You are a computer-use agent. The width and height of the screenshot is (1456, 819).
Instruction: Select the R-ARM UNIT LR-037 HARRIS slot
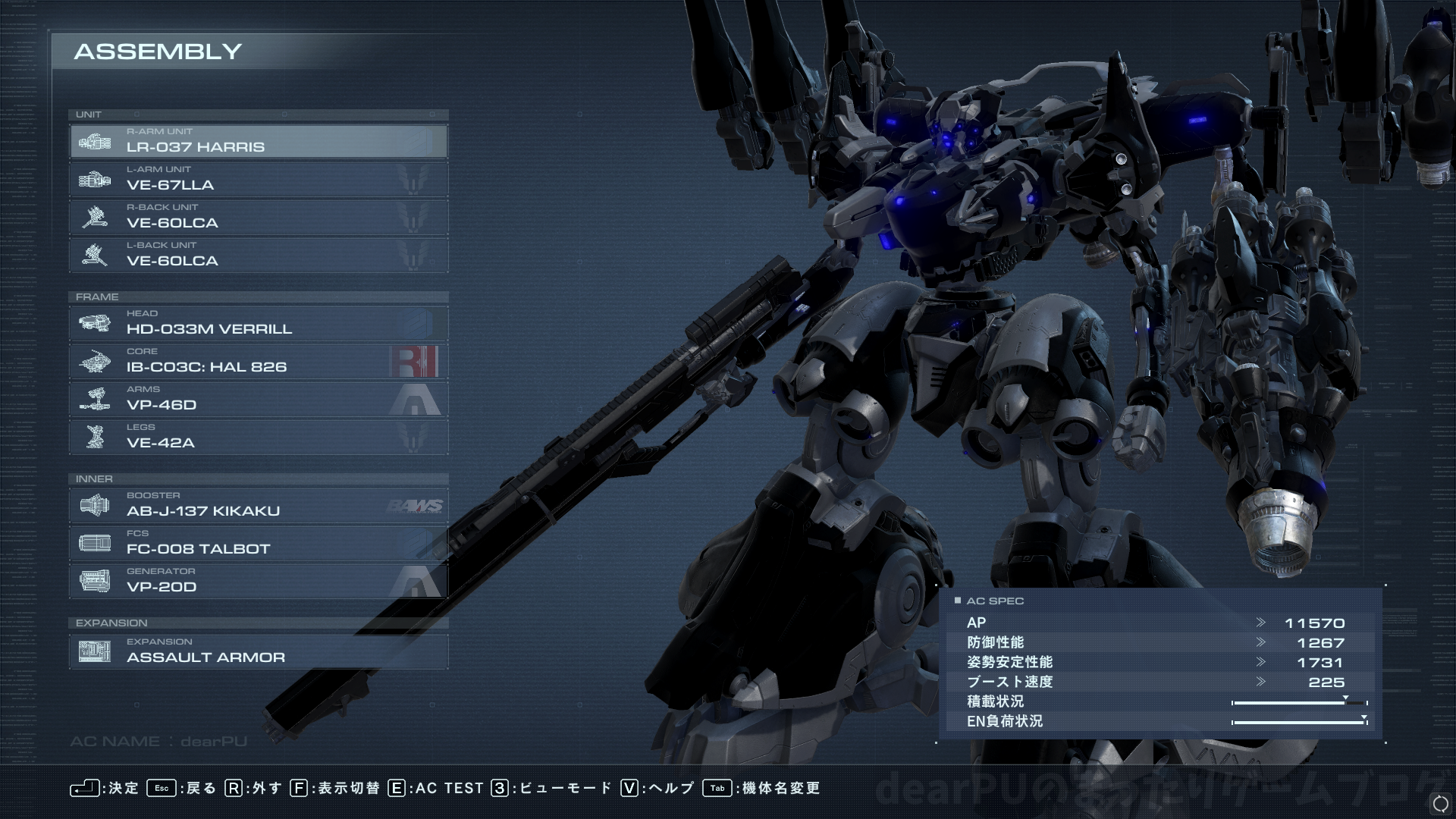point(258,142)
